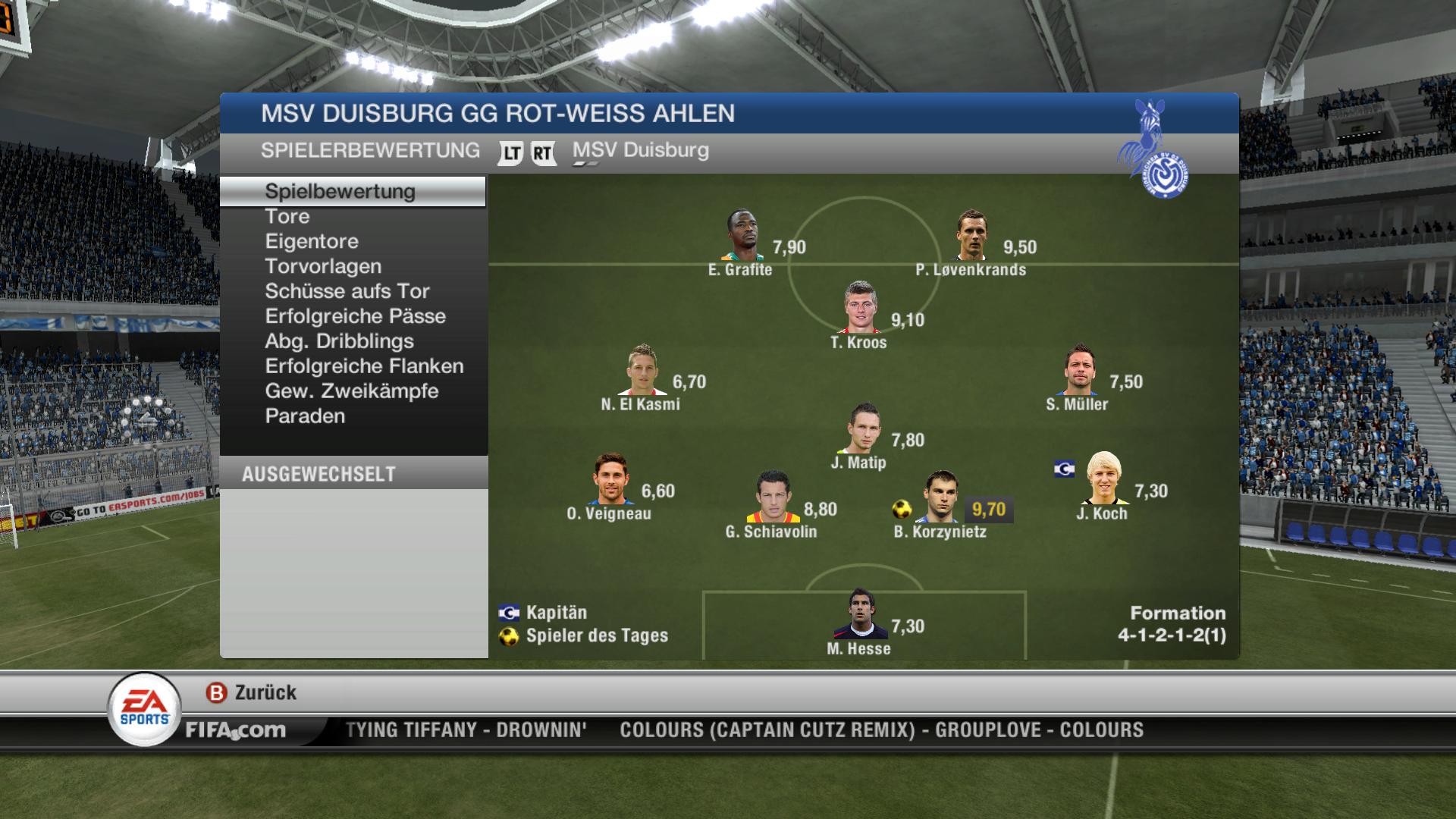
Task: Select O. Veigneau's portrait
Action: point(610,479)
